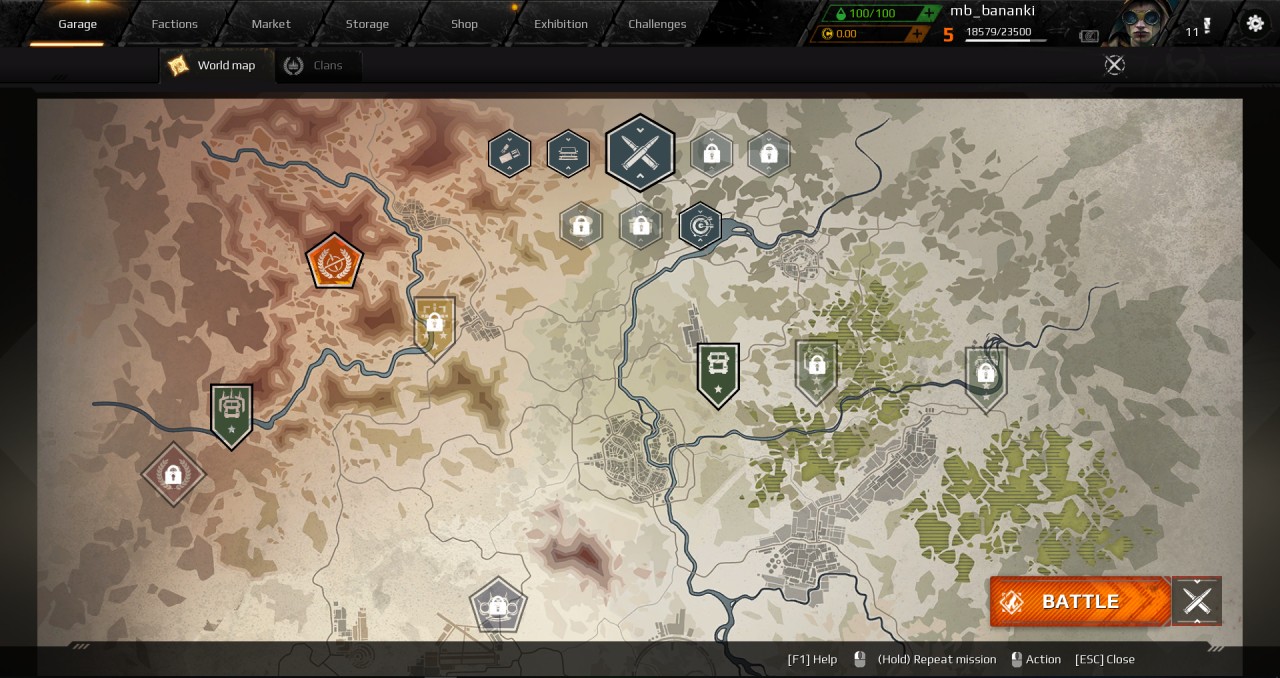Select the orange pentagon map marker
Screen dimensions: 1280x678
tap(334, 261)
